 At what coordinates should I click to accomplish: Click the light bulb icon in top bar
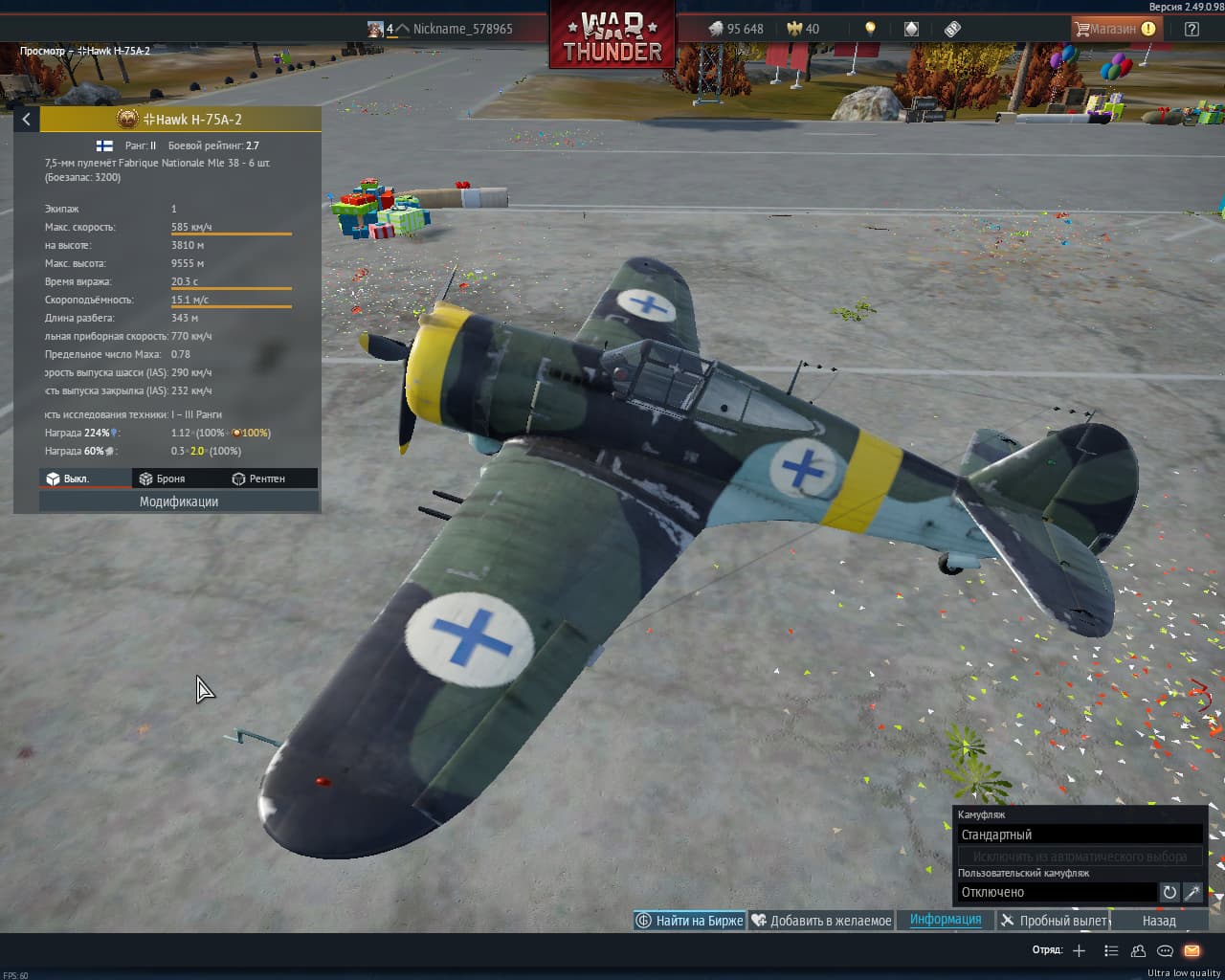click(x=870, y=29)
